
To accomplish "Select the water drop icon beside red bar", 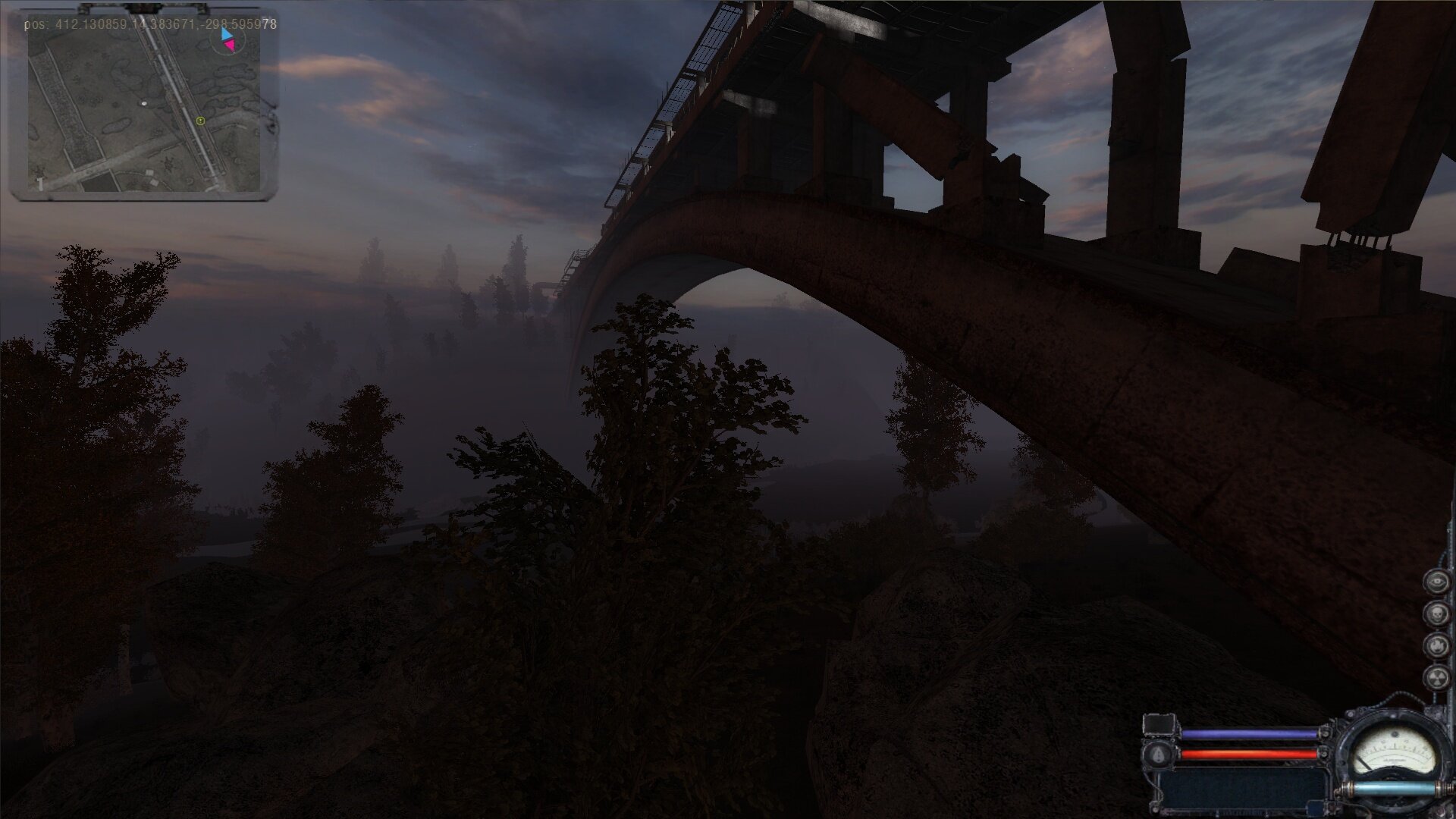I will [1159, 755].
